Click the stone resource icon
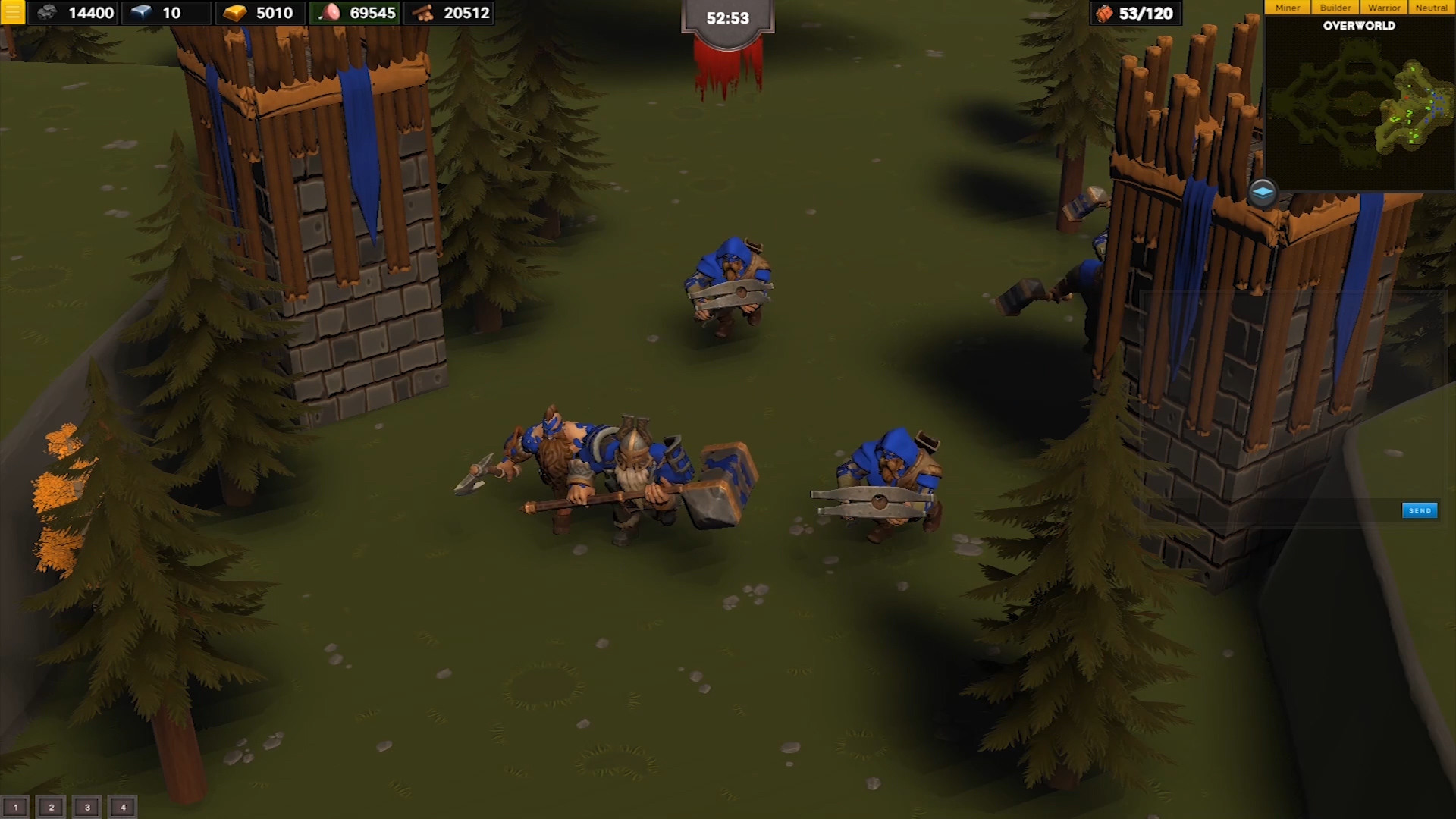The image size is (1456, 819). pos(48,13)
